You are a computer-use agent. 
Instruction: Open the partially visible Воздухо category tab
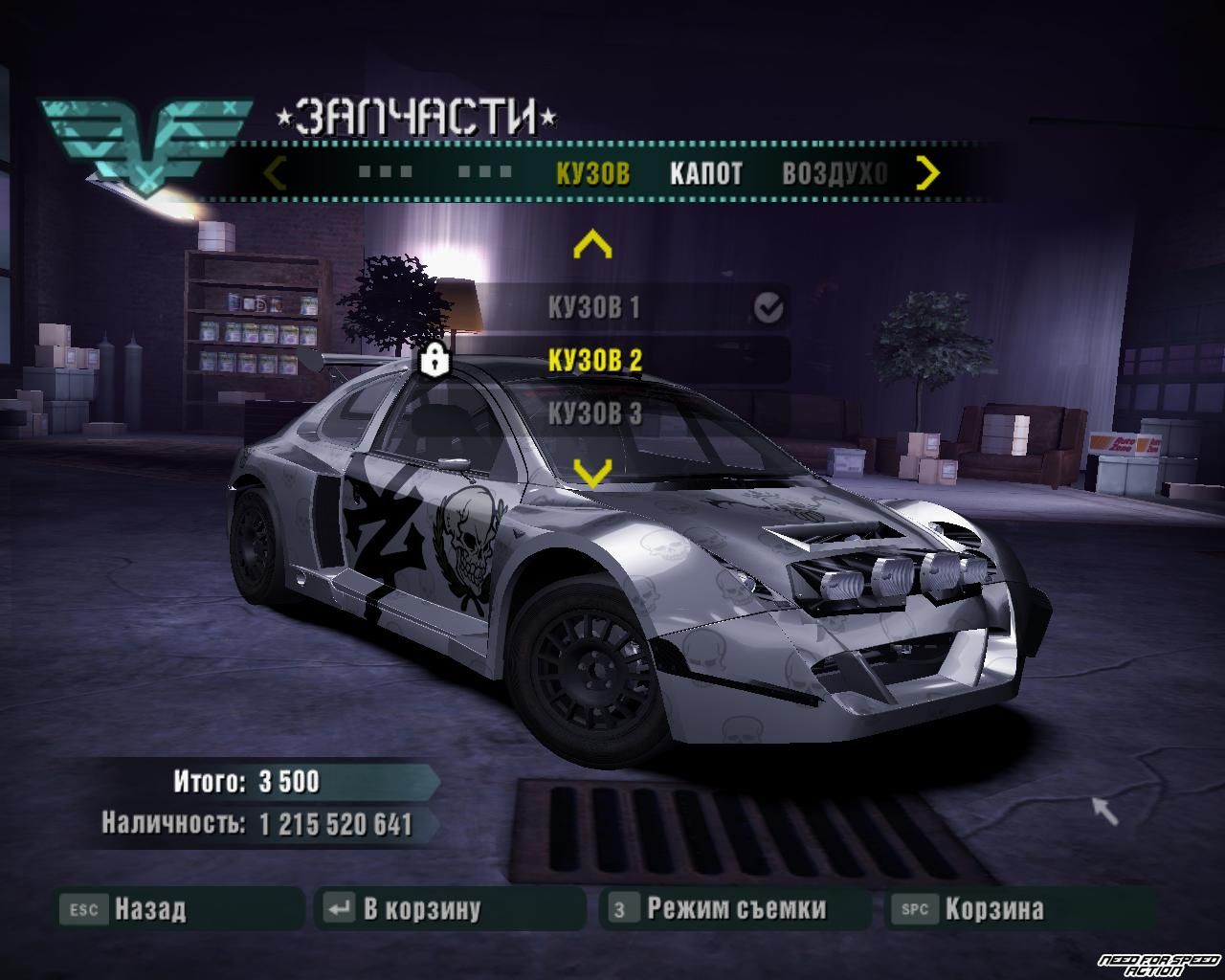pyautogui.click(x=834, y=173)
